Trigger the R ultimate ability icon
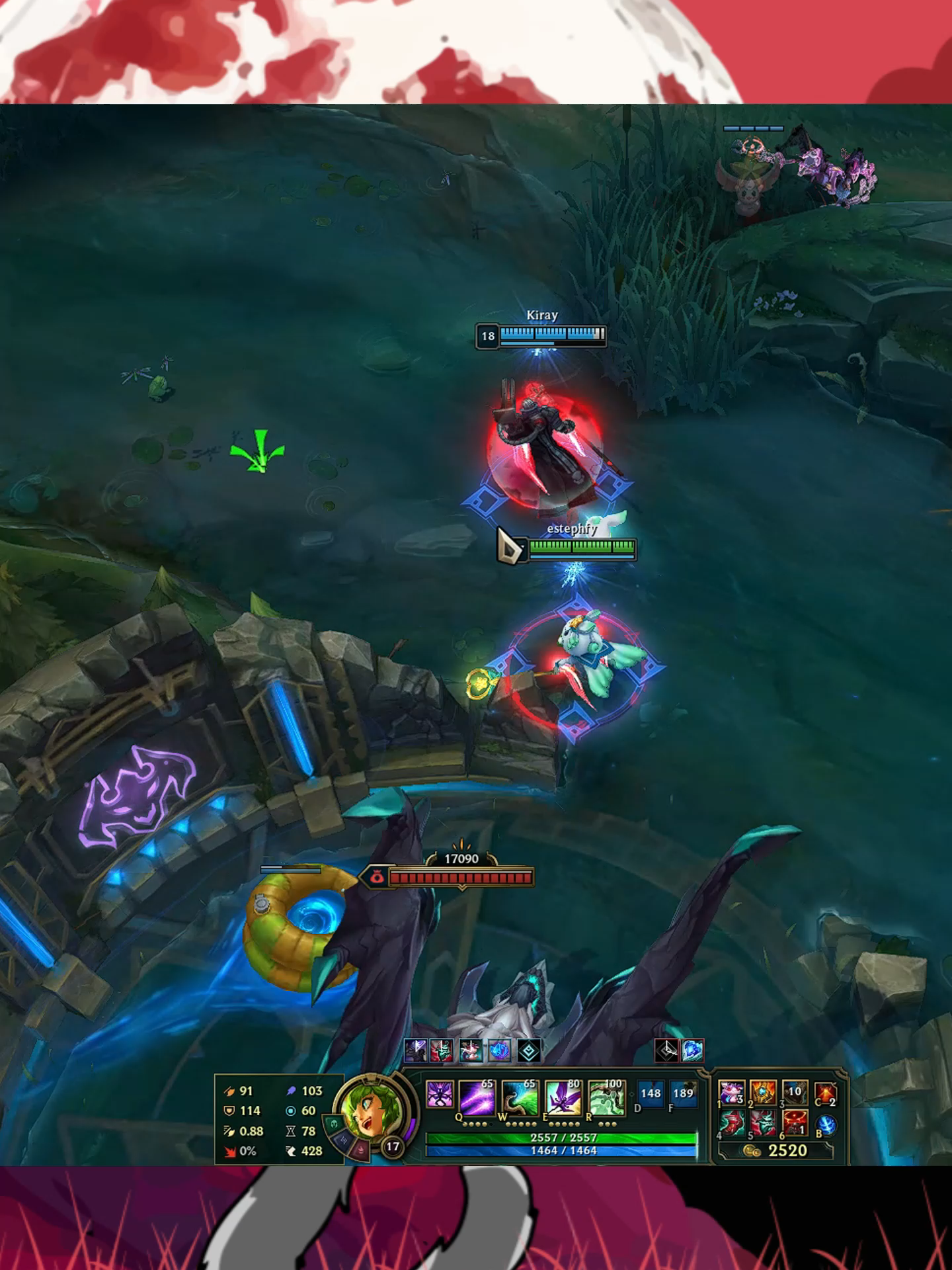The height and width of the screenshot is (1270, 952). coord(607,1097)
